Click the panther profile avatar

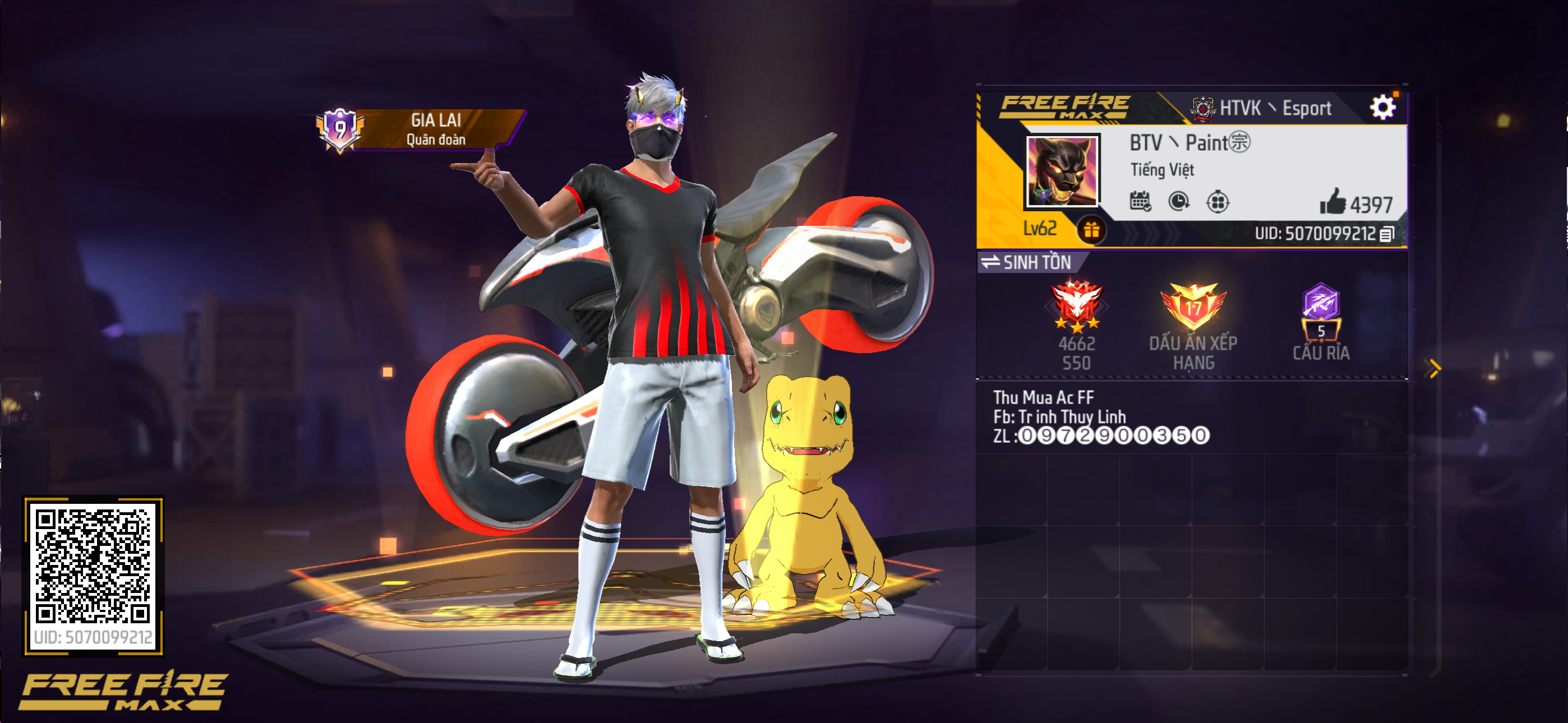1062,171
